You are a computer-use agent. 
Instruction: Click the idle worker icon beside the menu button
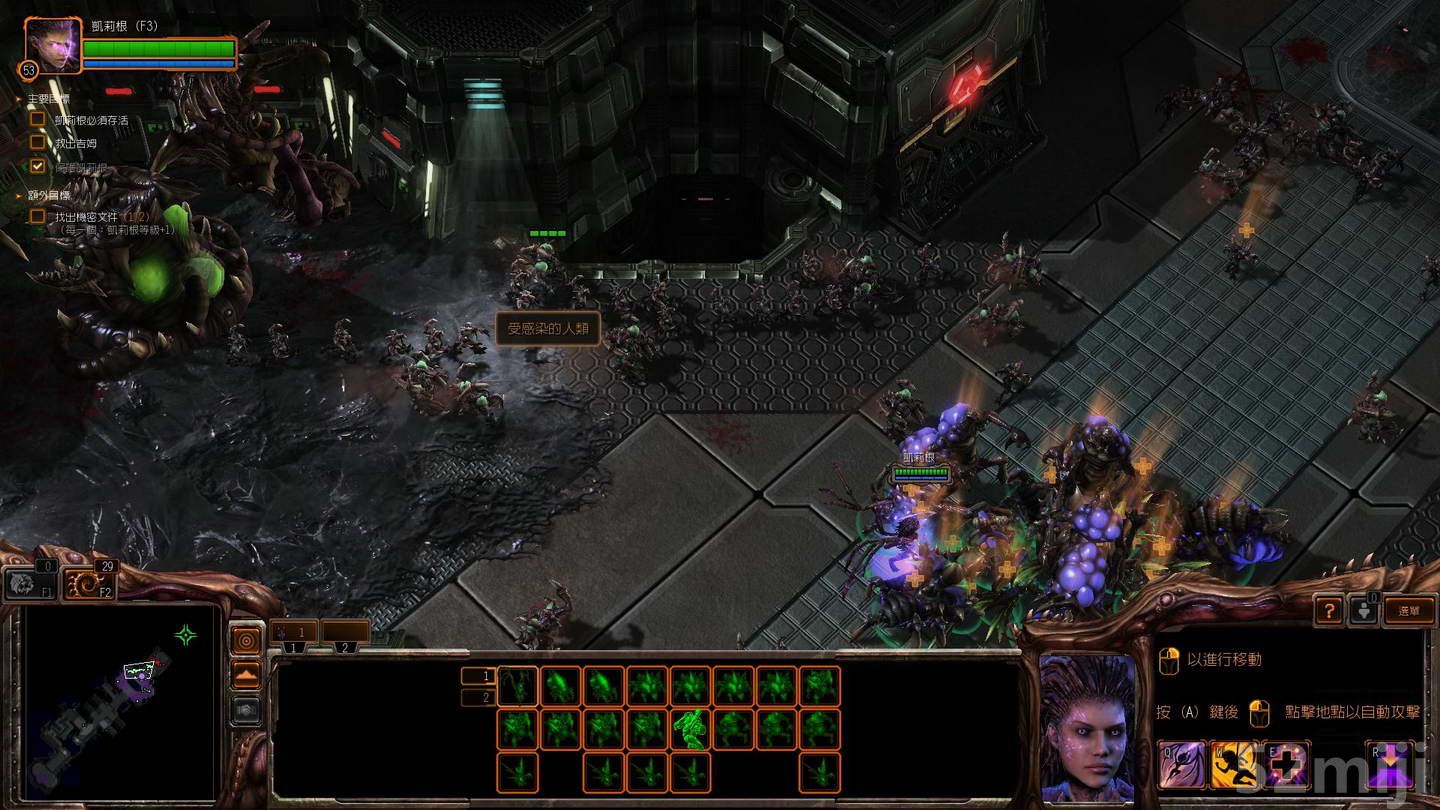point(1364,611)
